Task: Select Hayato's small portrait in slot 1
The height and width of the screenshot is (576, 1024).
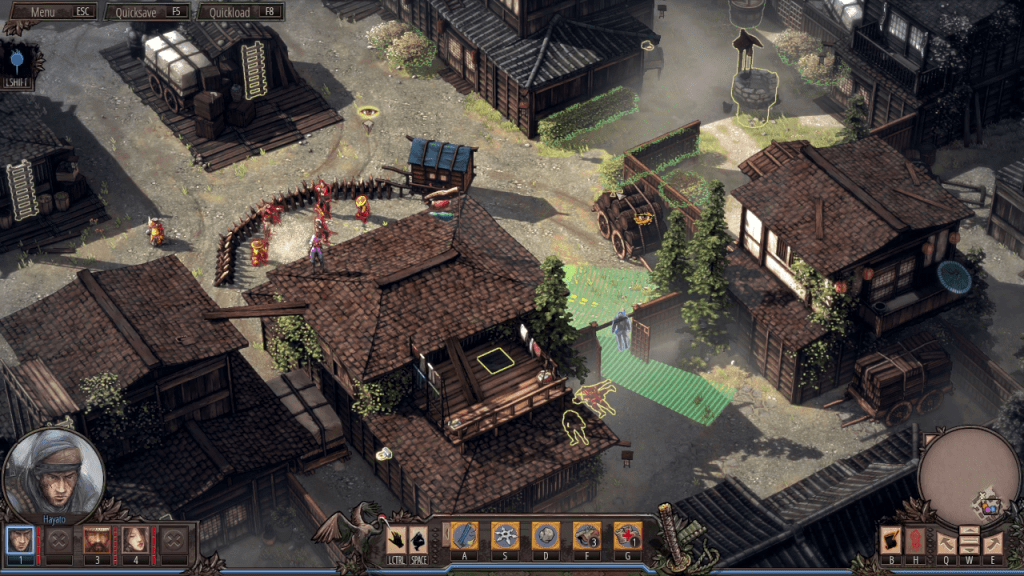Action: coord(20,540)
